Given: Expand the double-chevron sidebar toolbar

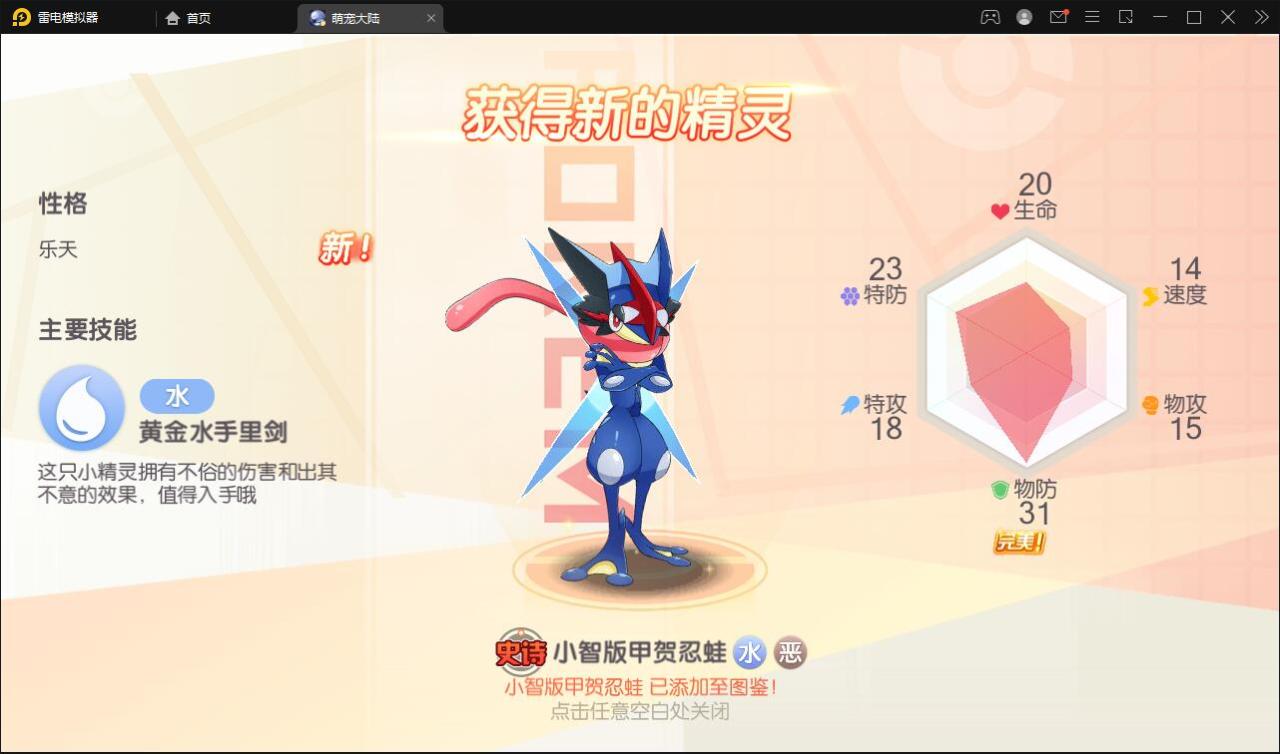Looking at the screenshot, I should 1260,17.
